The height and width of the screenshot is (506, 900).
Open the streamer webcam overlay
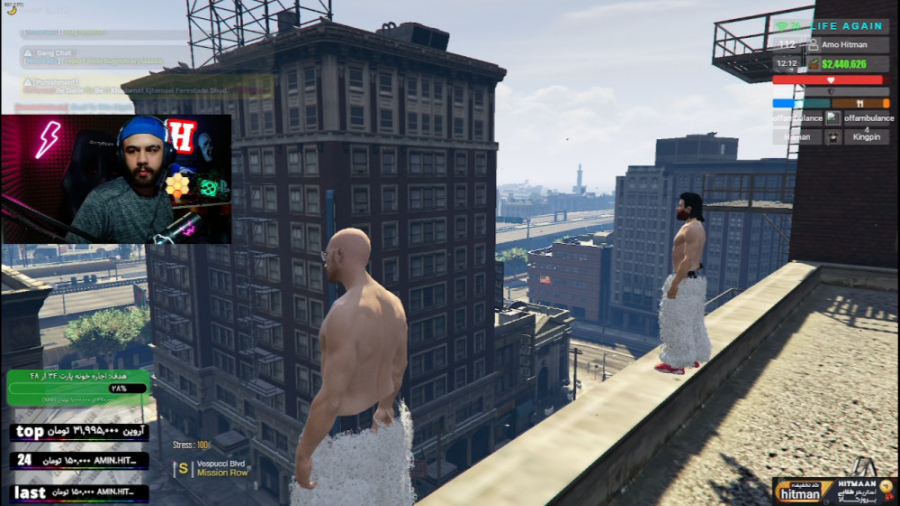116,179
